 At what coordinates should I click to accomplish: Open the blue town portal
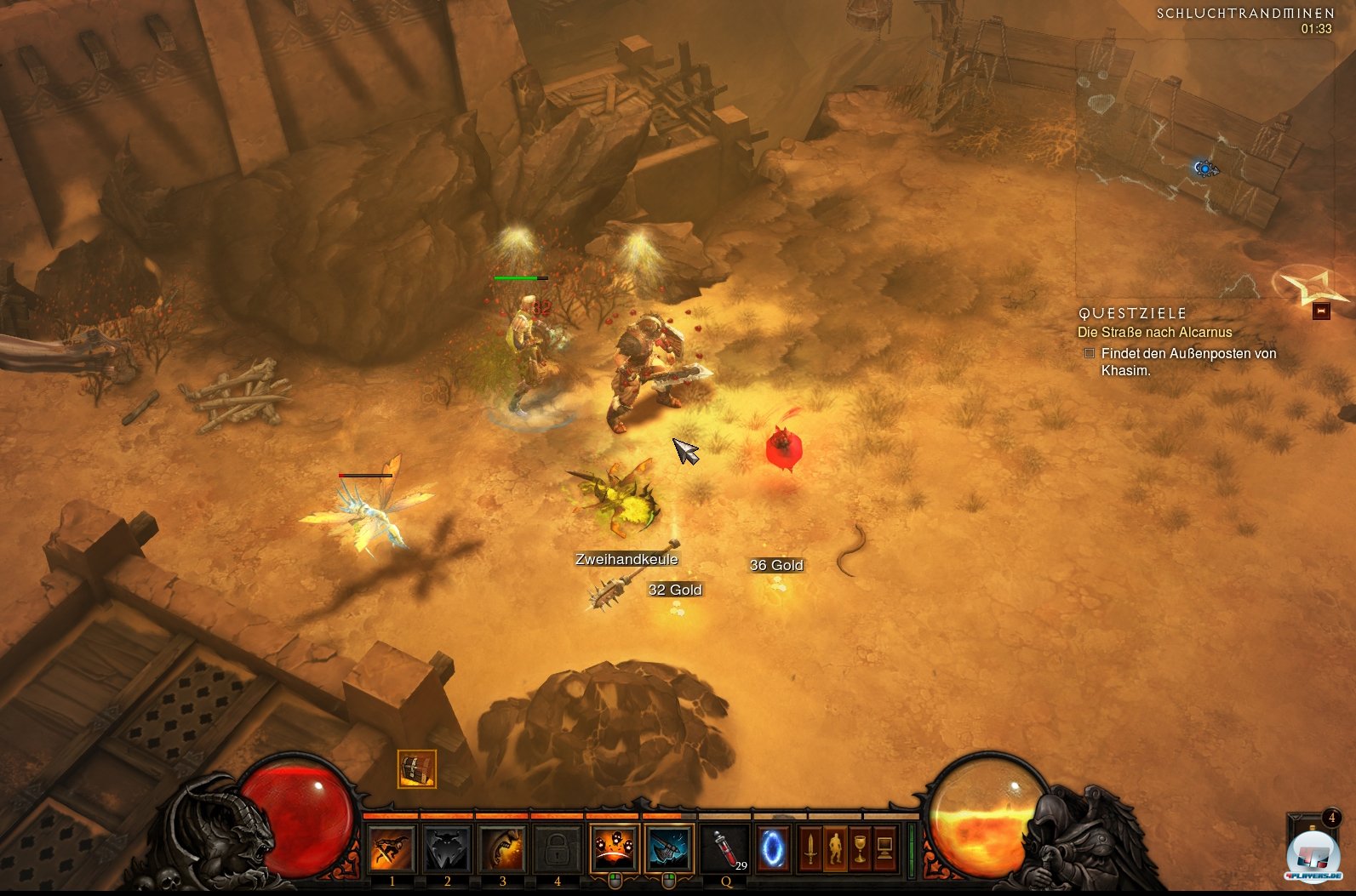tap(773, 848)
